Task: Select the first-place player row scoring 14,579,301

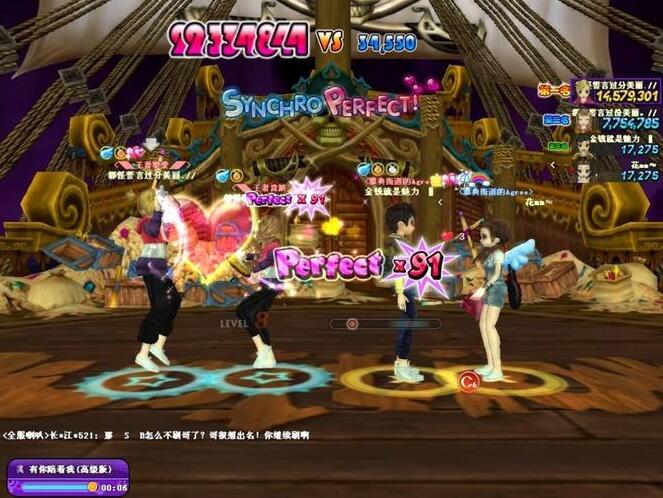Action: pyautogui.click(x=612, y=92)
